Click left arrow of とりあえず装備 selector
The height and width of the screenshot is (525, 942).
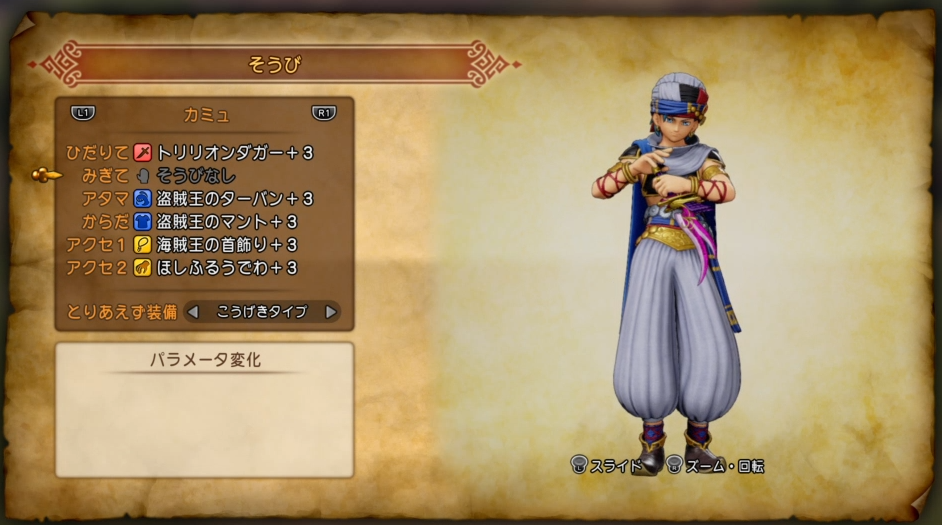point(194,312)
